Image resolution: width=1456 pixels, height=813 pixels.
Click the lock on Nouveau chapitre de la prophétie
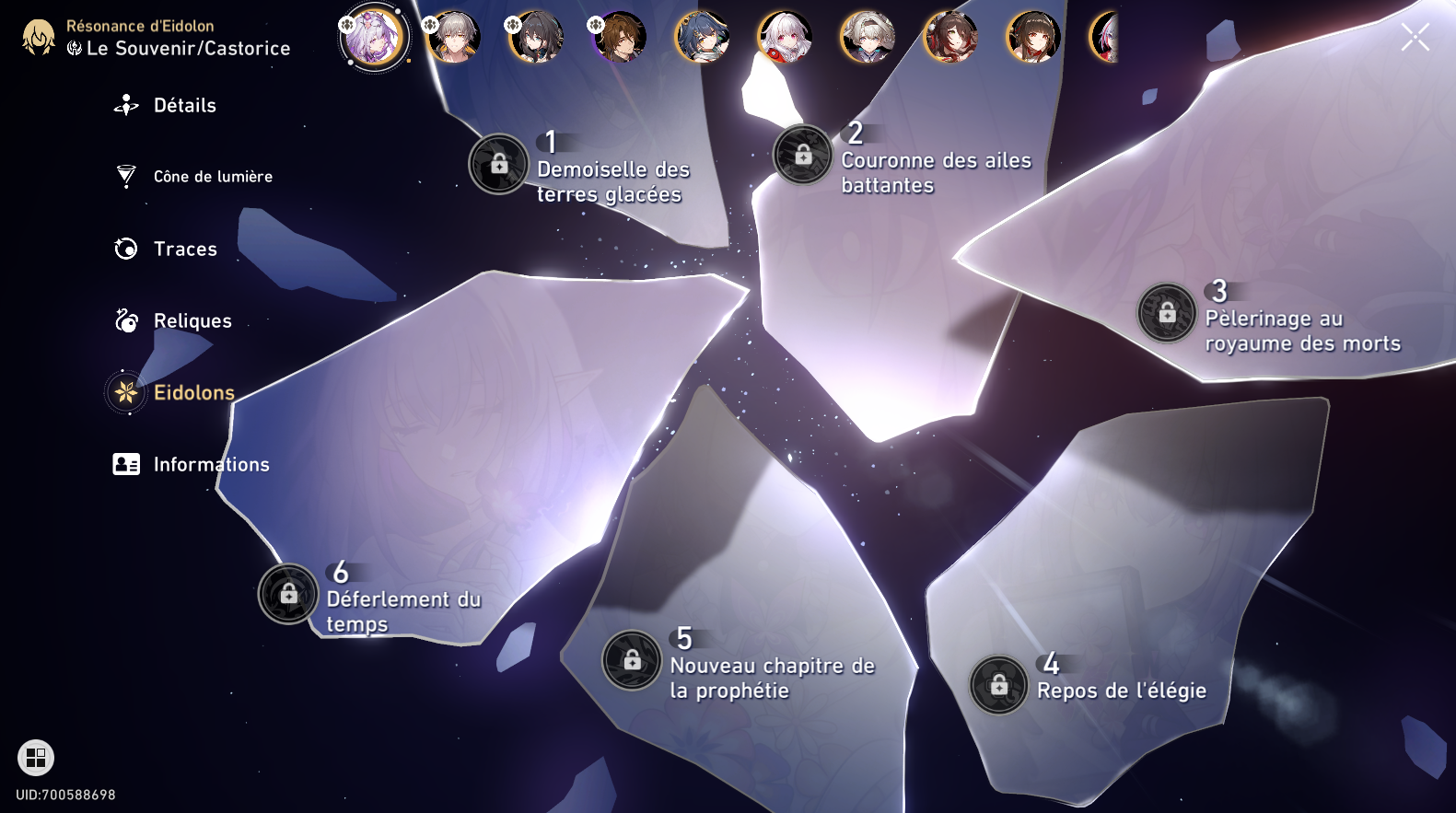(x=632, y=661)
